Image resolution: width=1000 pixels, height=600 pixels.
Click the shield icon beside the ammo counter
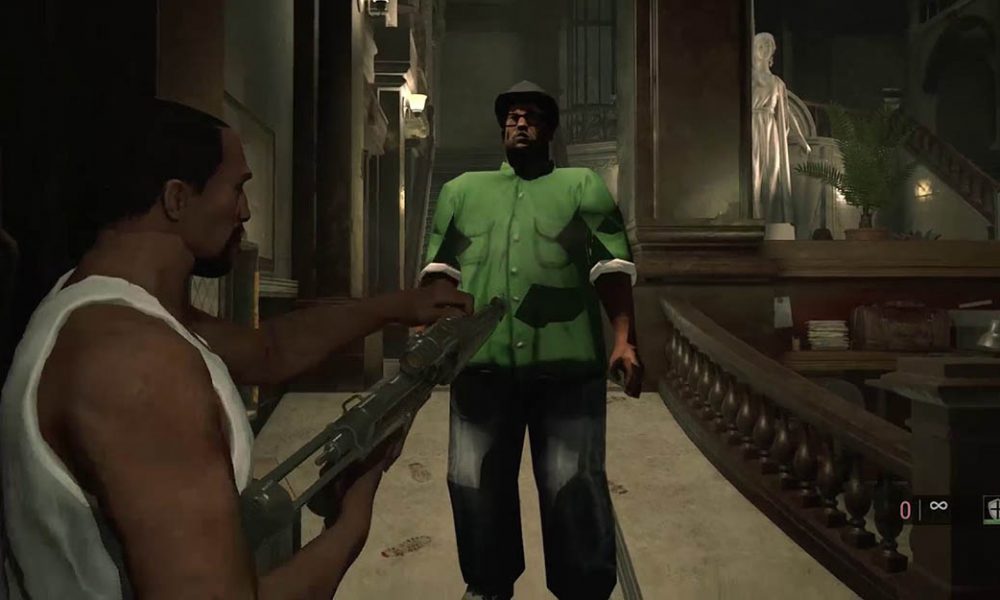pos(992,508)
